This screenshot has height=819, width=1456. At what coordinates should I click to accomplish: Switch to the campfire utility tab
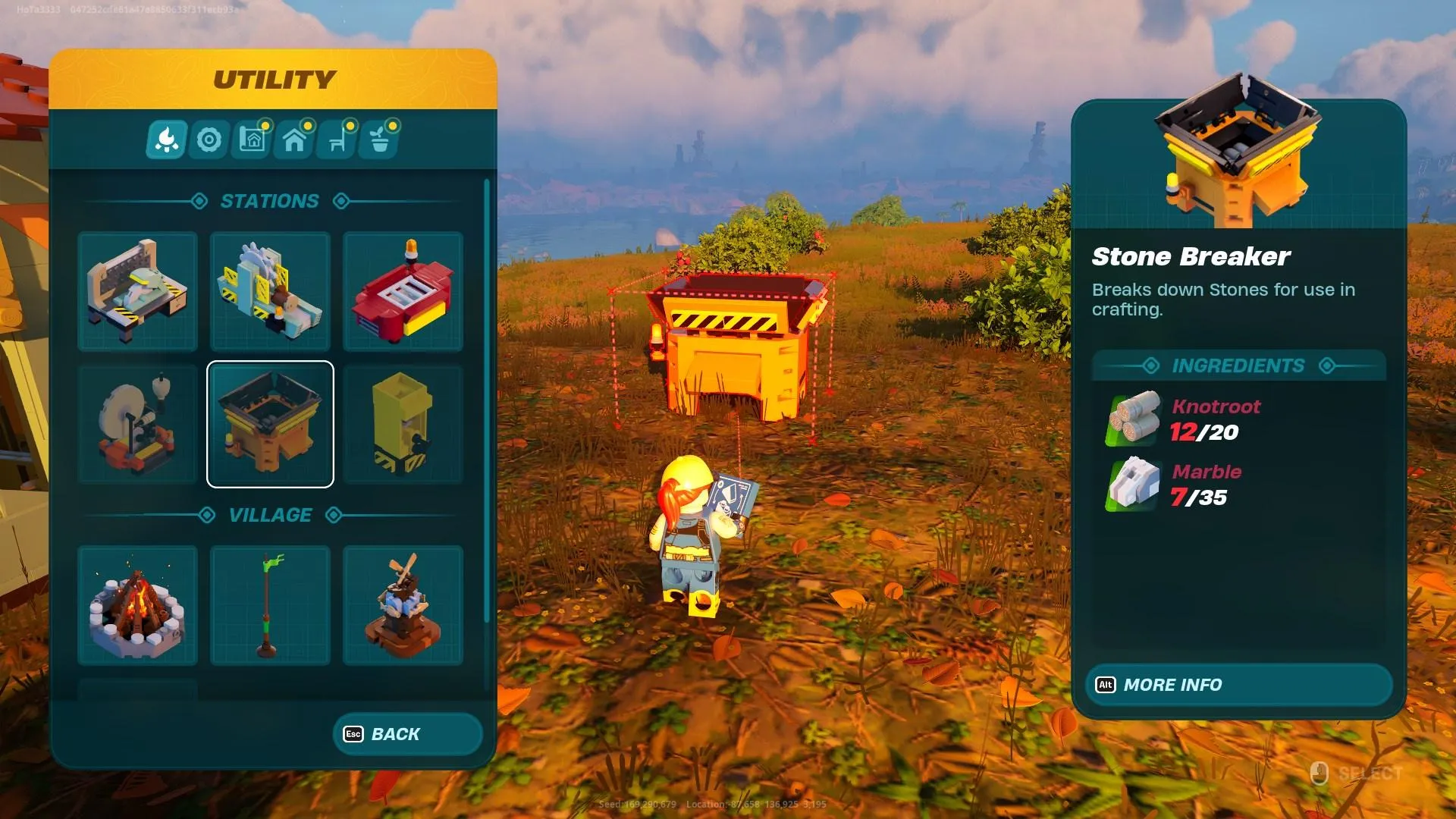[x=167, y=140]
